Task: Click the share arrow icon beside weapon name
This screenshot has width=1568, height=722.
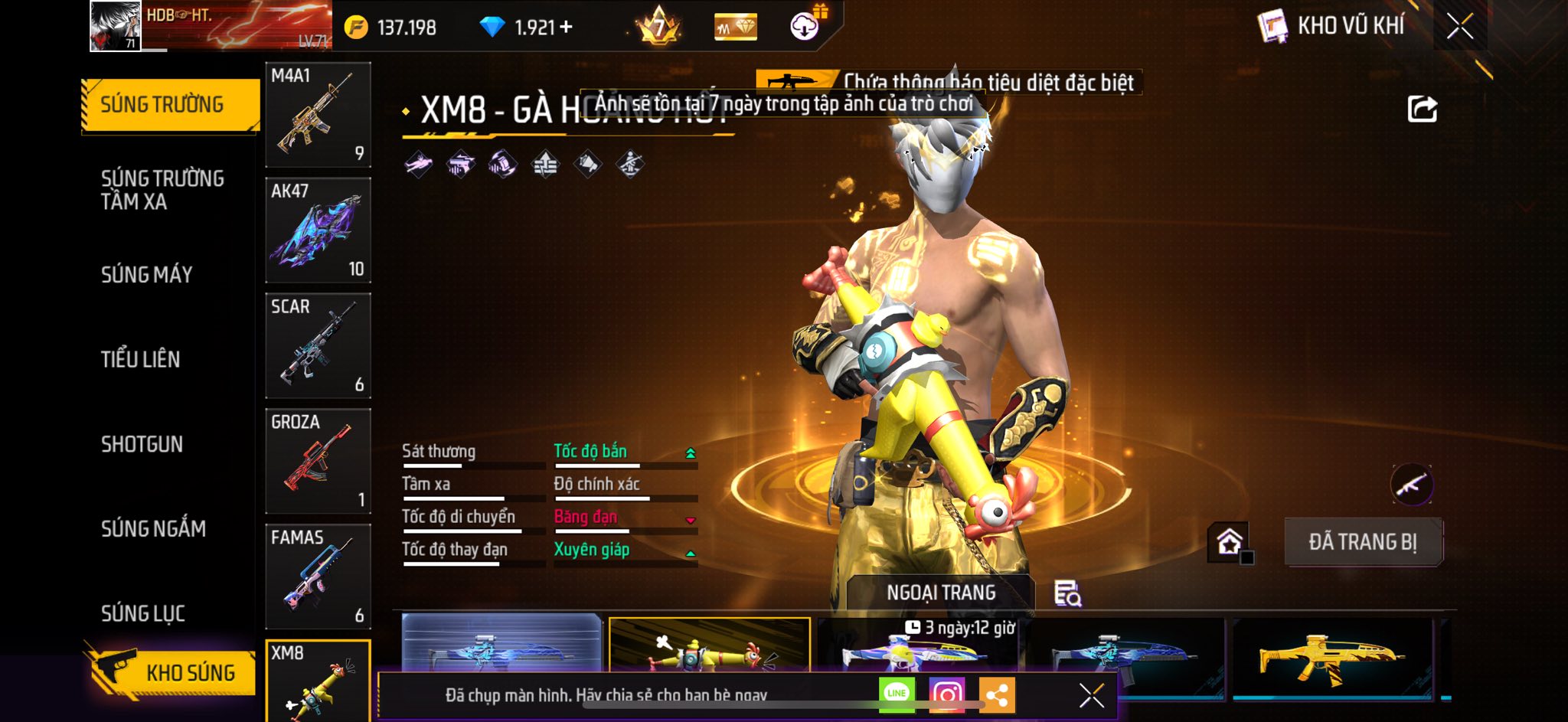Action: (1422, 109)
